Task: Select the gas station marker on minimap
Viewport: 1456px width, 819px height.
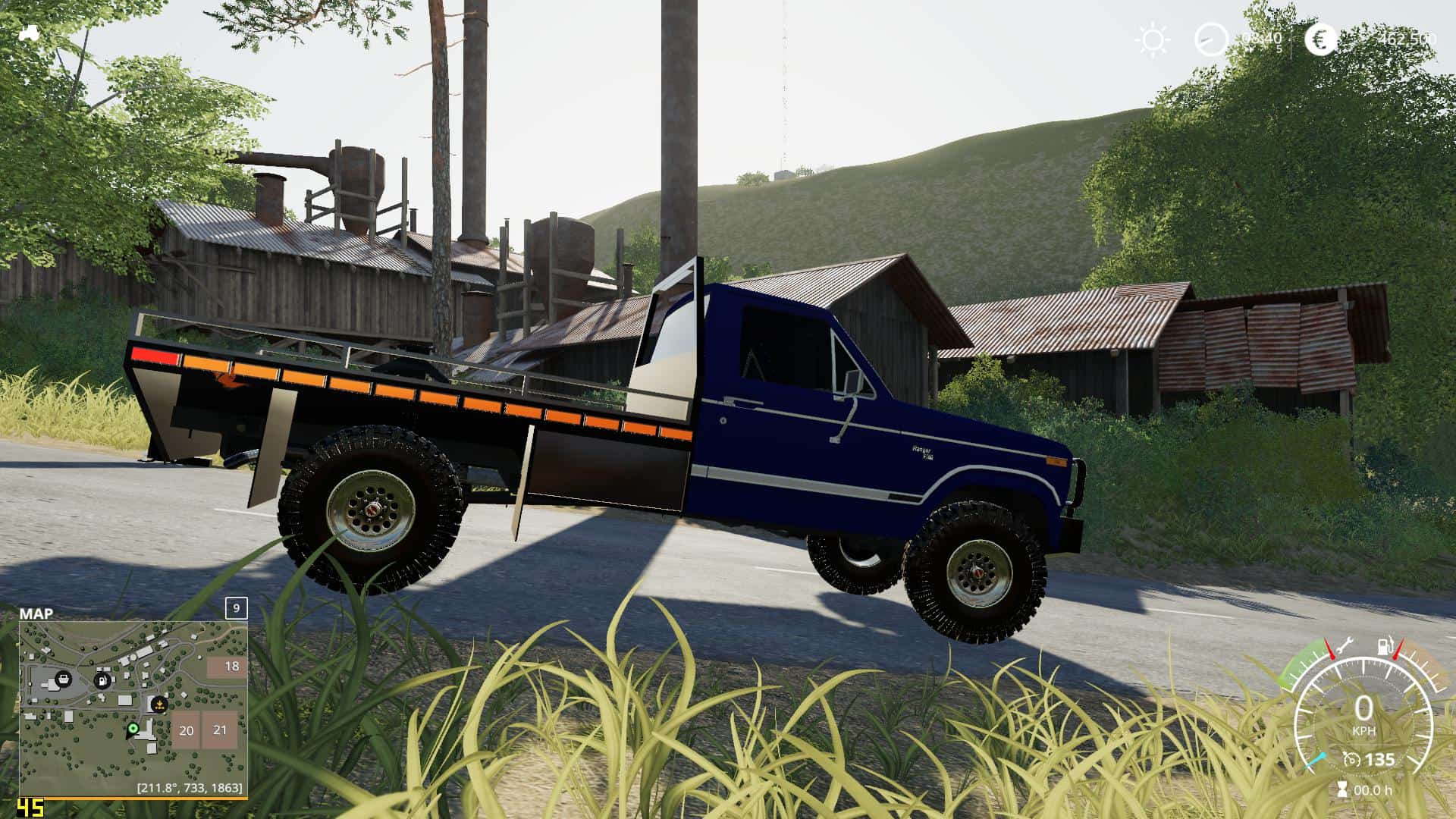Action: pyautogui.click(x=102, y=679)
